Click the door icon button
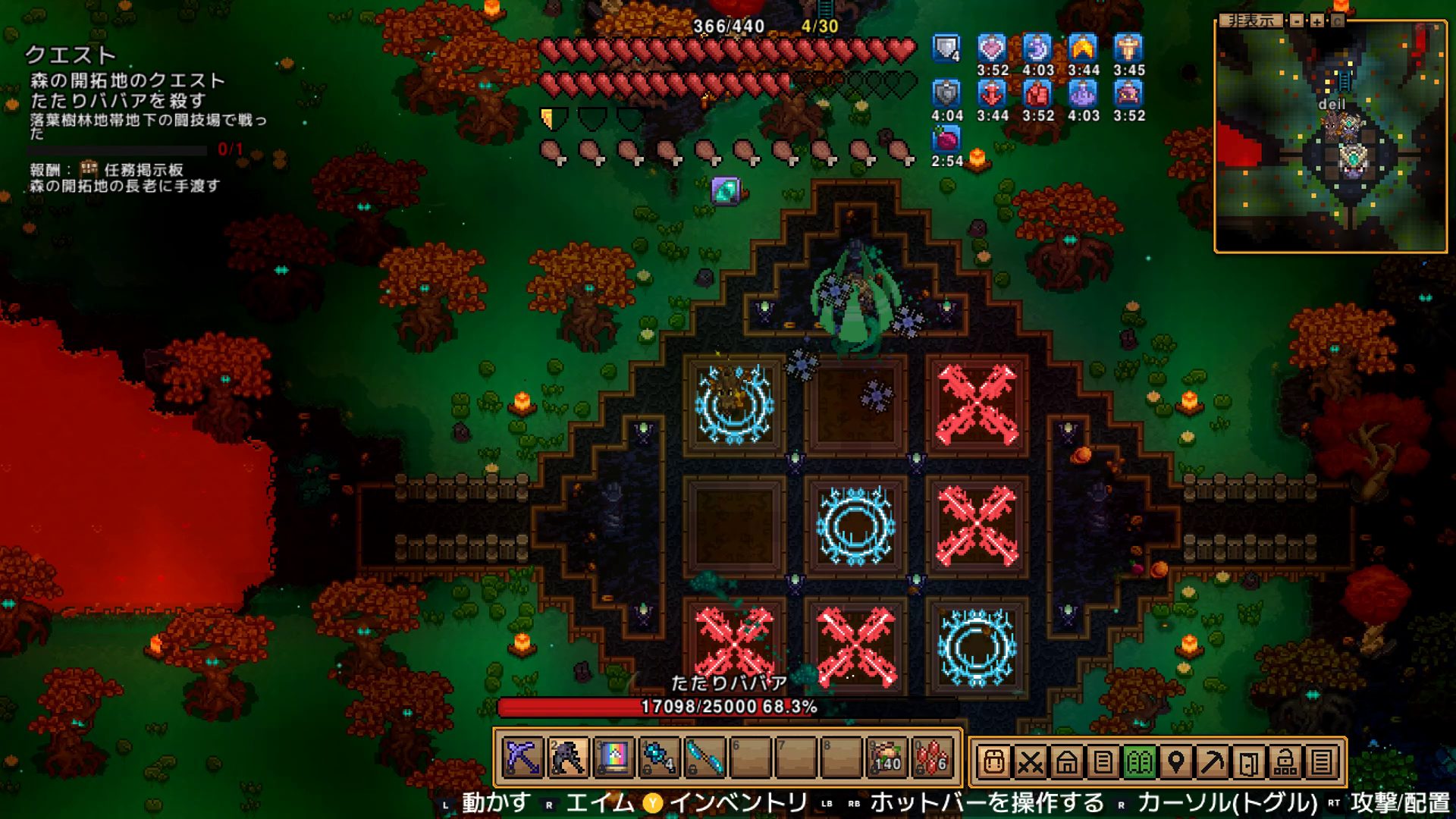Screen dimensions: 1456x819 point(1248,761)
